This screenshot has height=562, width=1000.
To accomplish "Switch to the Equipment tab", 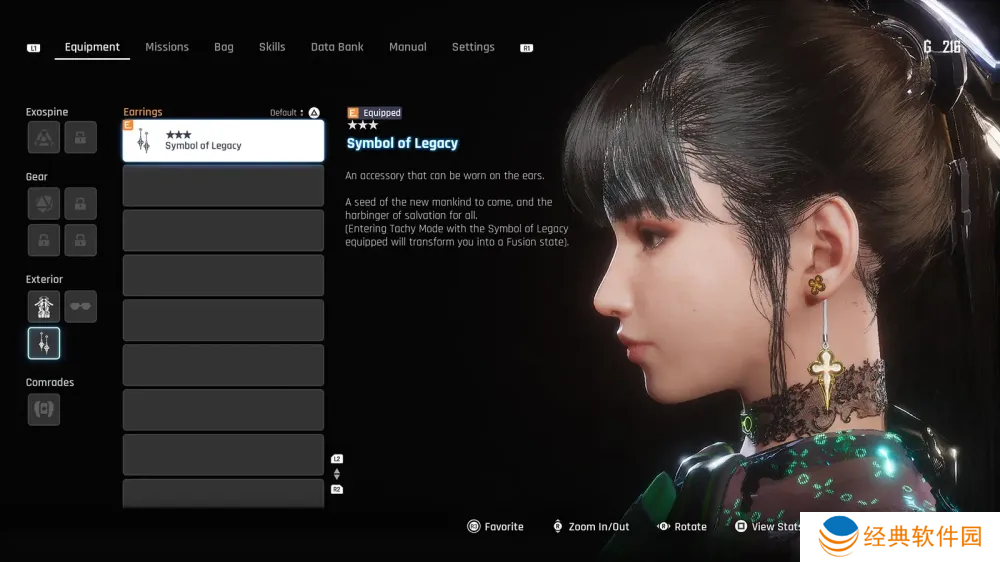I will pos(92,47).
